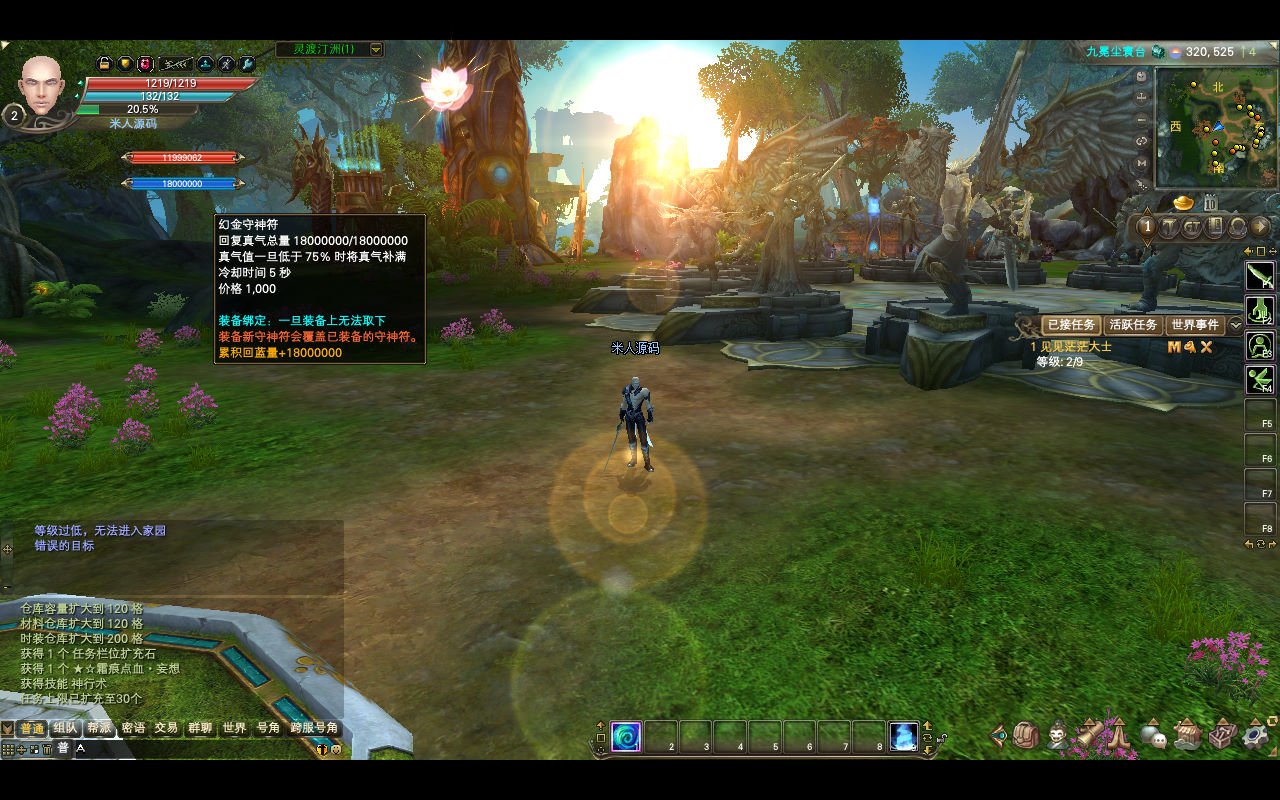Click the bald character portrait
Viewport: 1280px width, 800px height.
click(41, 86)
